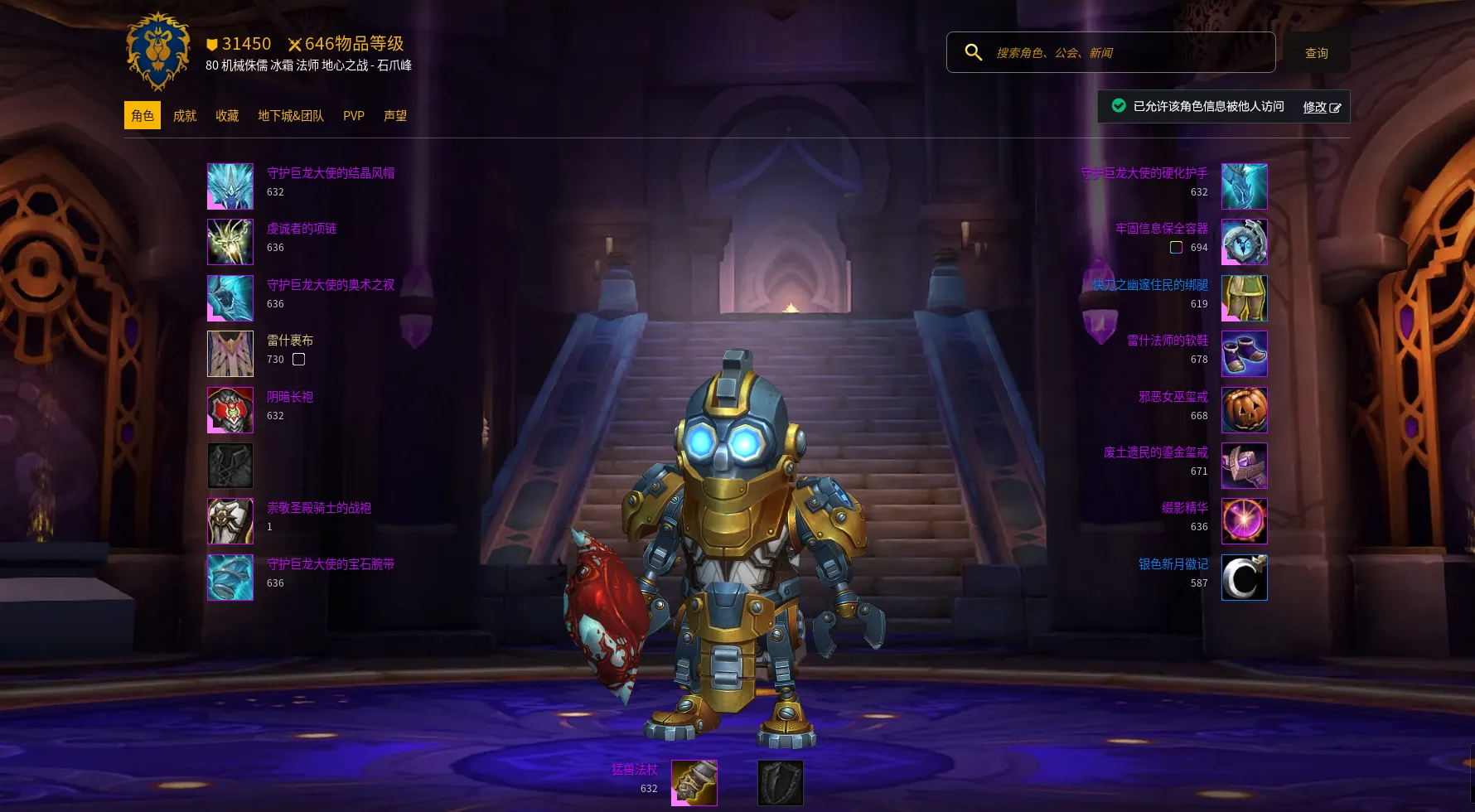Select the 牢固信息保全容器 belt icon
The height and width of the screenshot is (812, 1475).
[1244, 242]
